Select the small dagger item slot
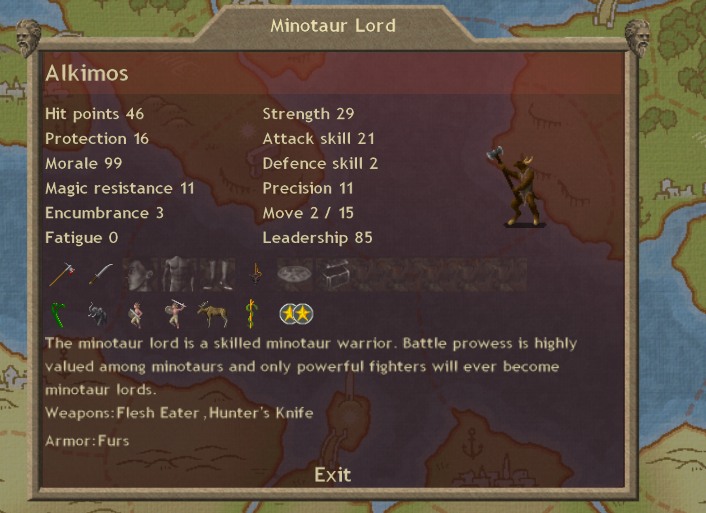The width and height of the screenshot is (706, 513). (x=256, y=274)
